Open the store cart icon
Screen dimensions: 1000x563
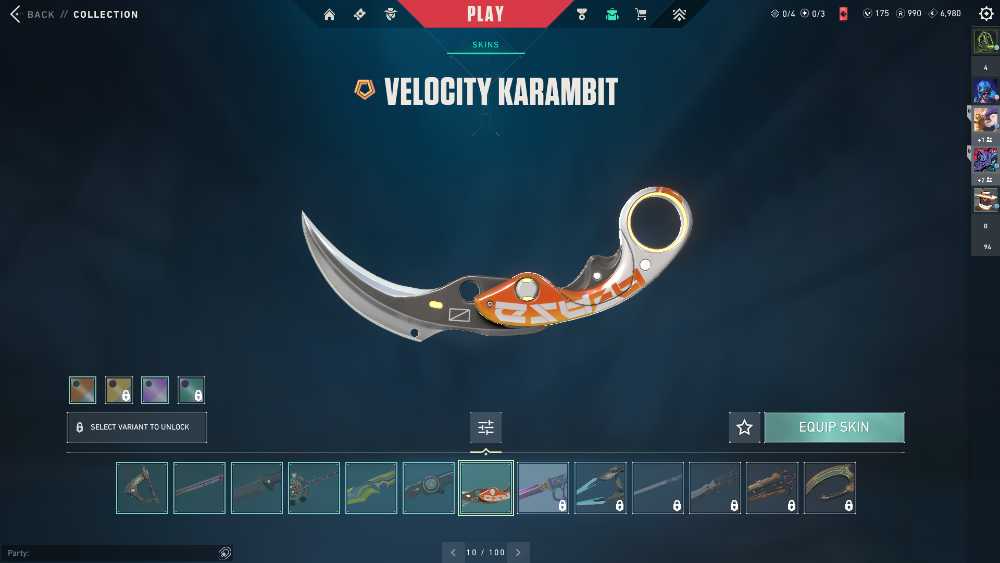(641, 14)
